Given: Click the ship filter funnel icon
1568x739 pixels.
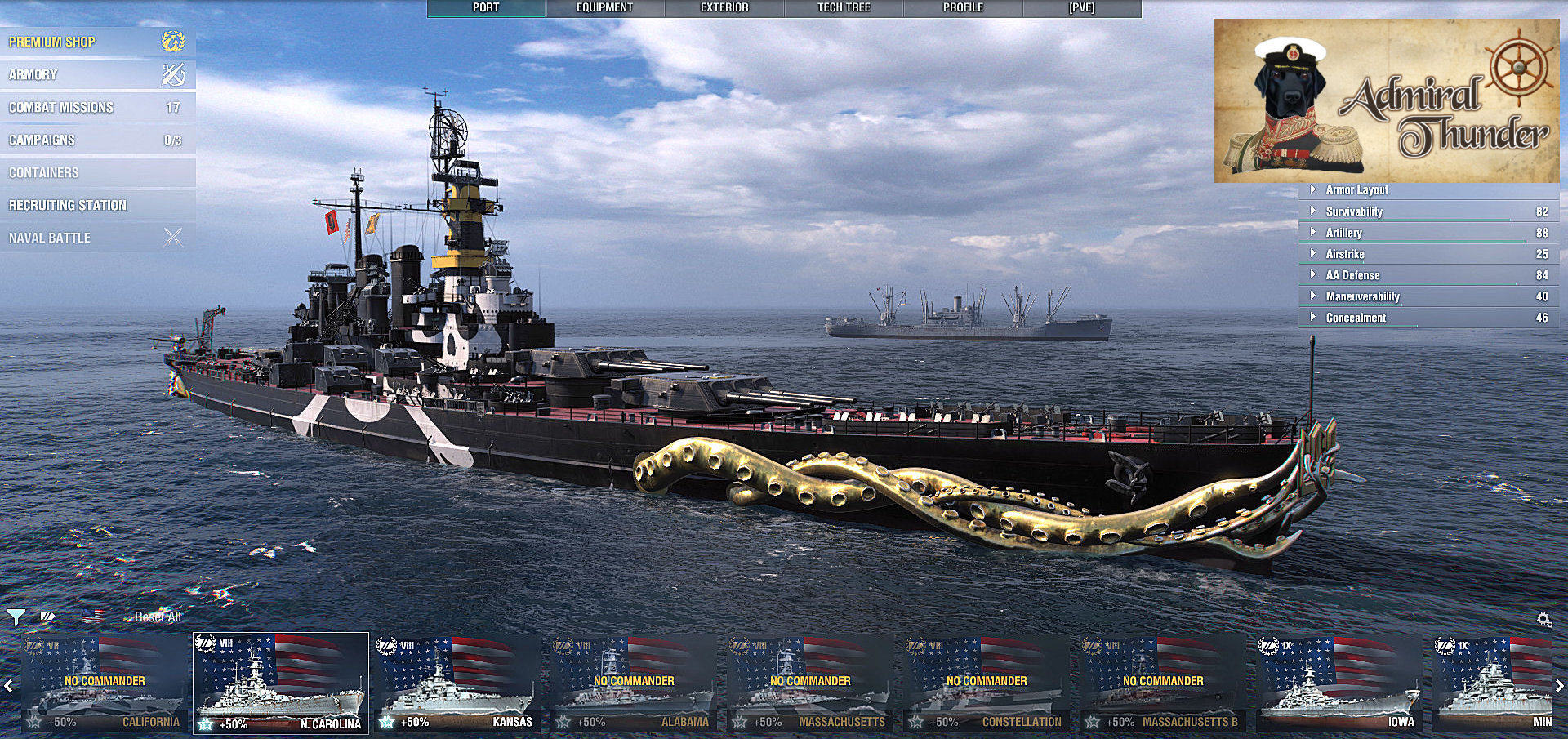Looking at the screenshot, I should [16, 617].
